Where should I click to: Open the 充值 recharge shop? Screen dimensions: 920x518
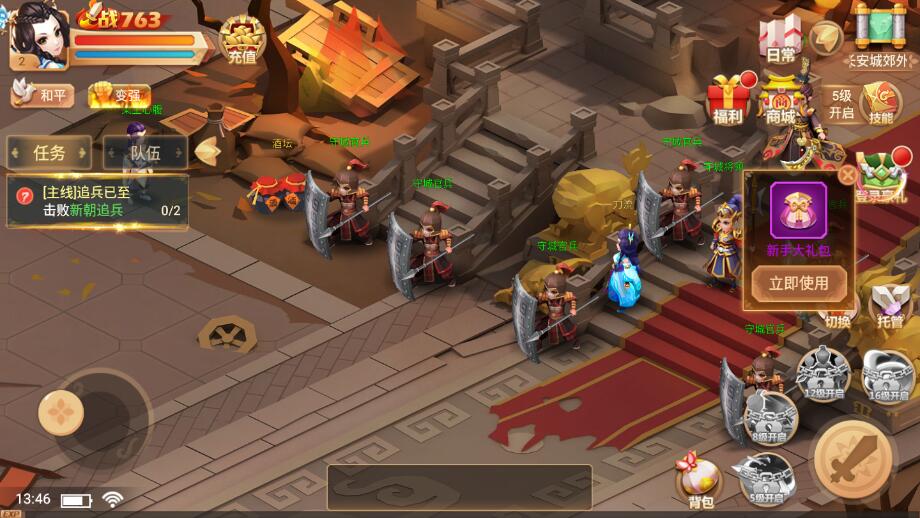point(241,40)
